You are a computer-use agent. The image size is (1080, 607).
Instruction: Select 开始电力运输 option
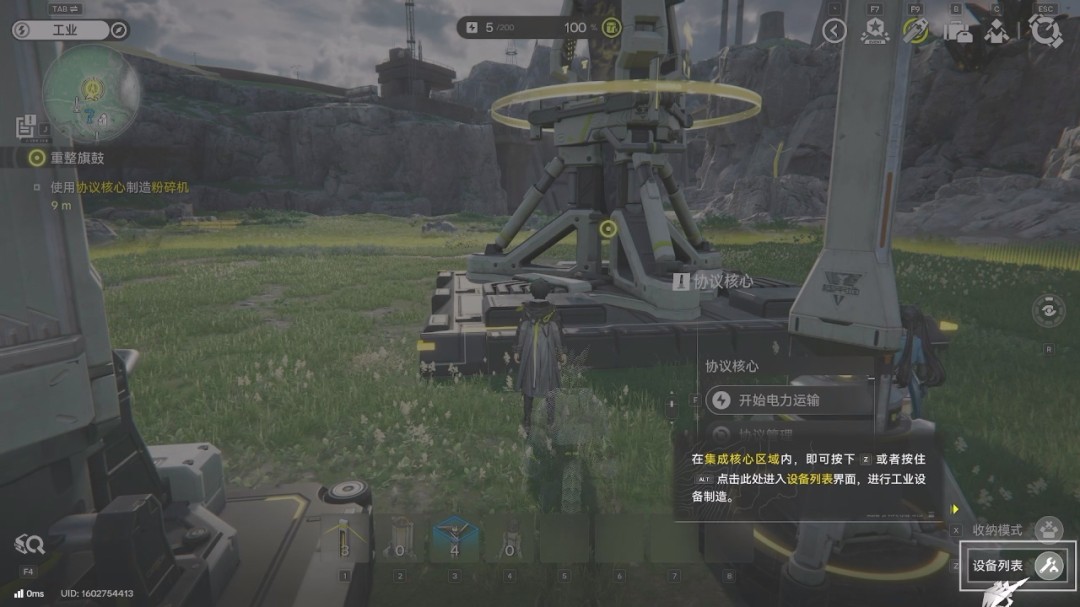[778, 400]
